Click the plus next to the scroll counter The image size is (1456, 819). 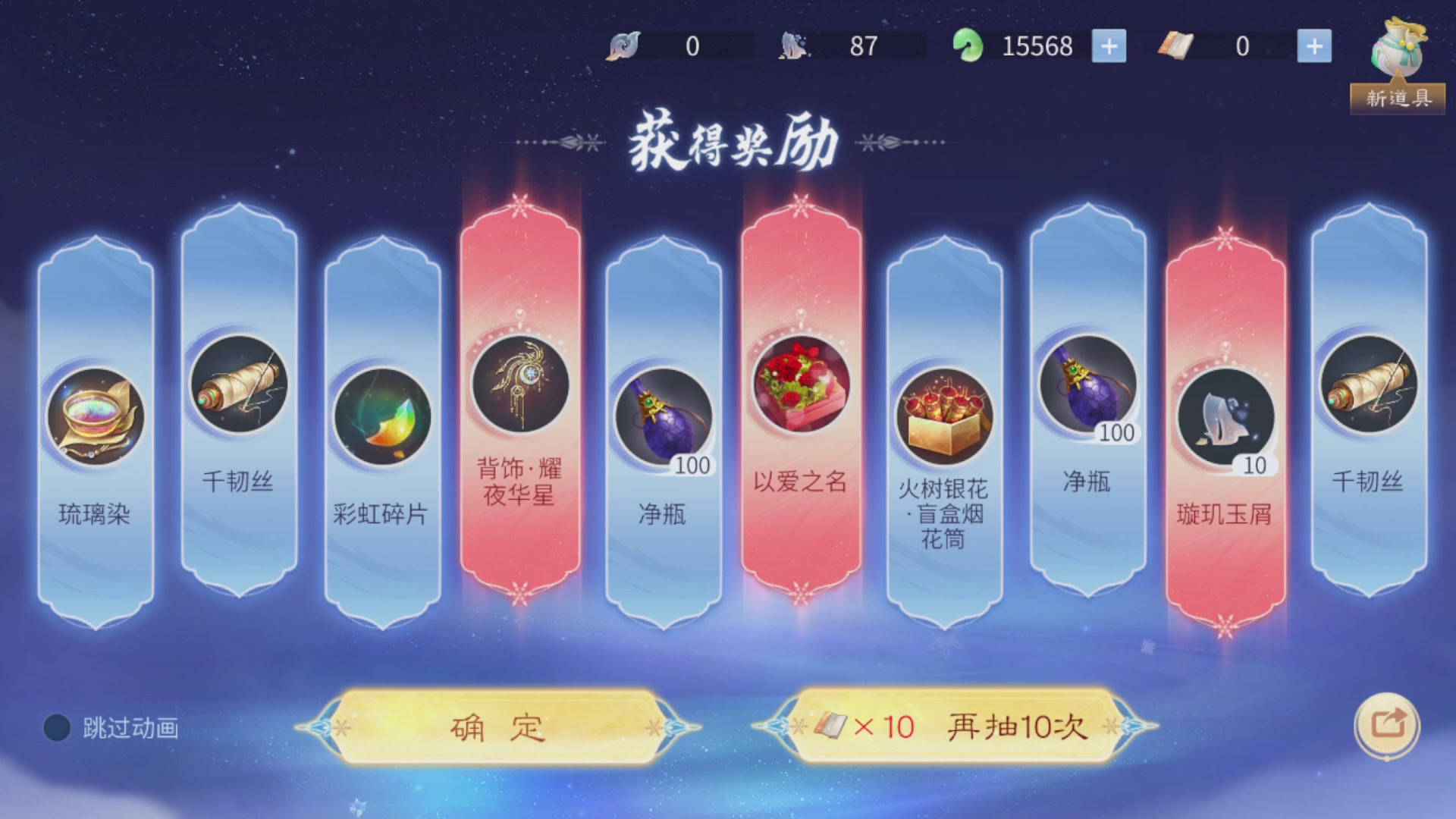1316,45
